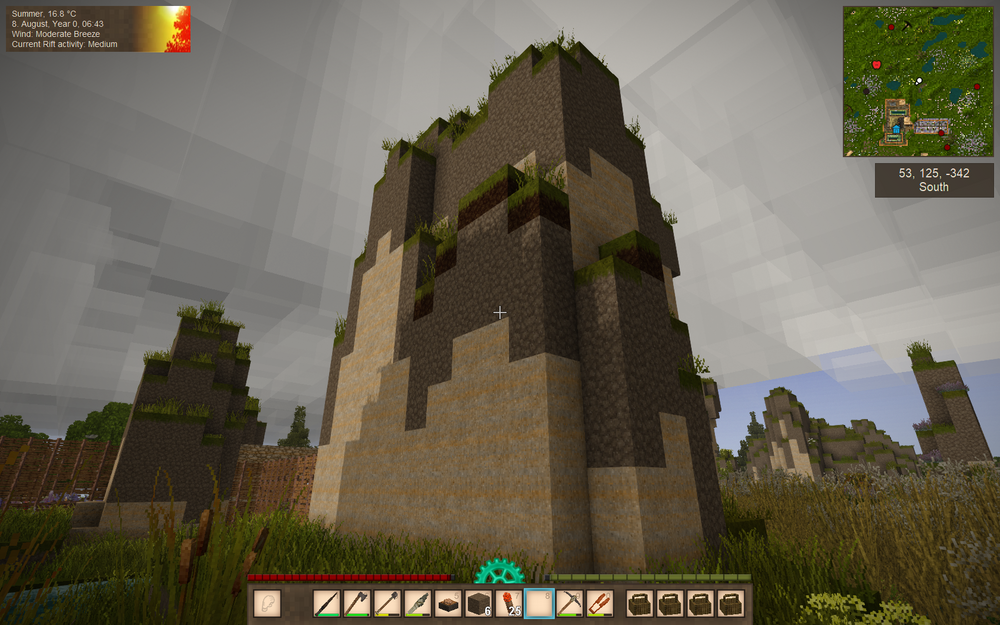
Task: Pick the dark block stack of 6
Action: (x=478, y=604)
